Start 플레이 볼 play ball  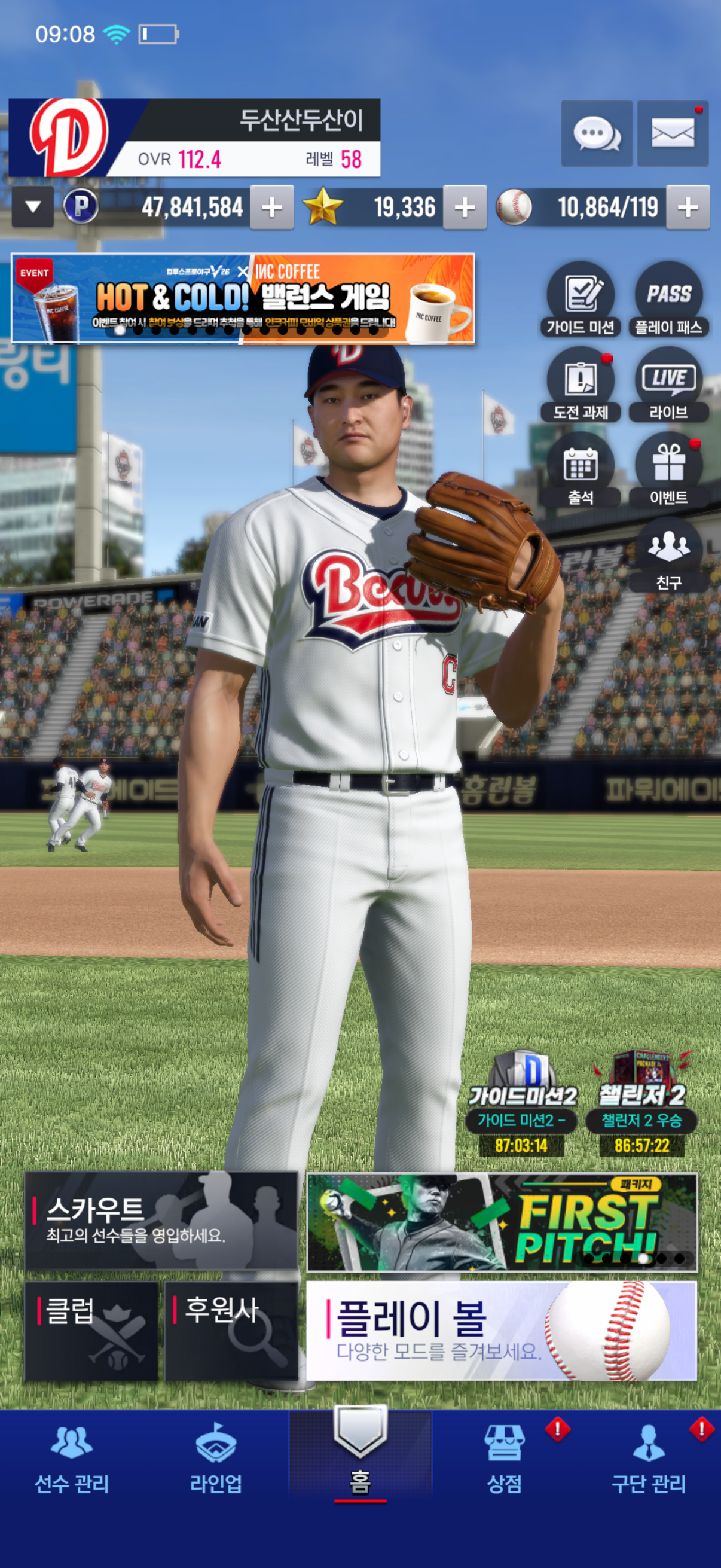click(502, 1331)
